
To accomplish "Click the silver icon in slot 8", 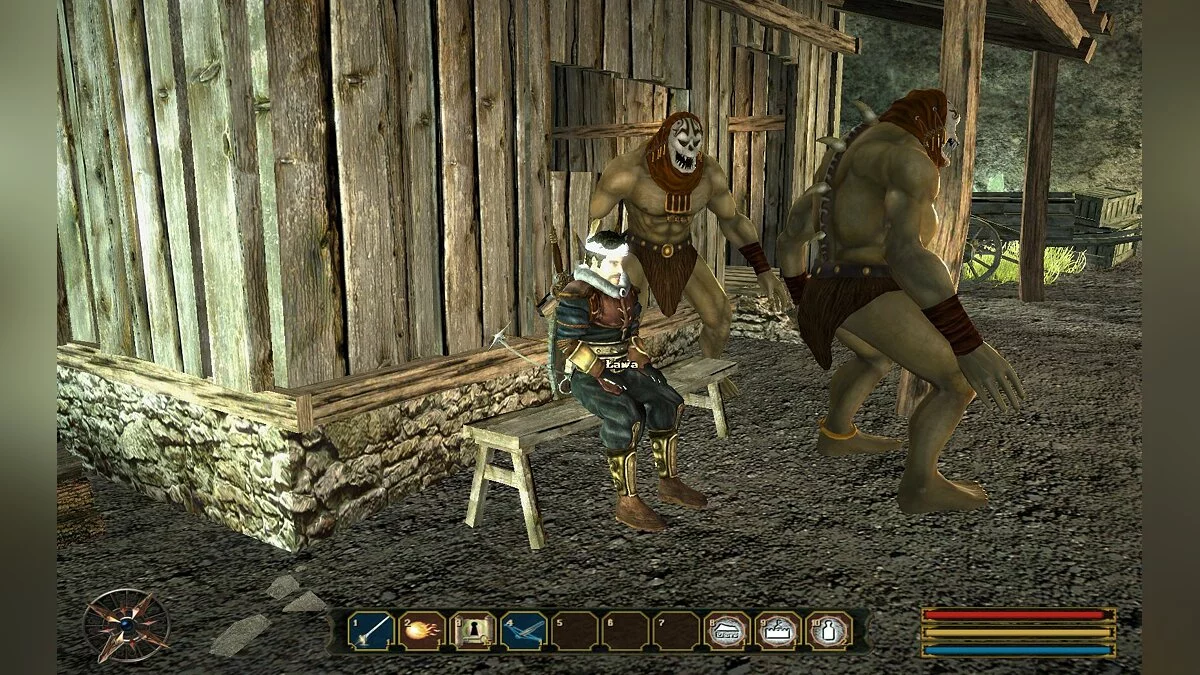I will pyautogui.click(x=726, y=630).
